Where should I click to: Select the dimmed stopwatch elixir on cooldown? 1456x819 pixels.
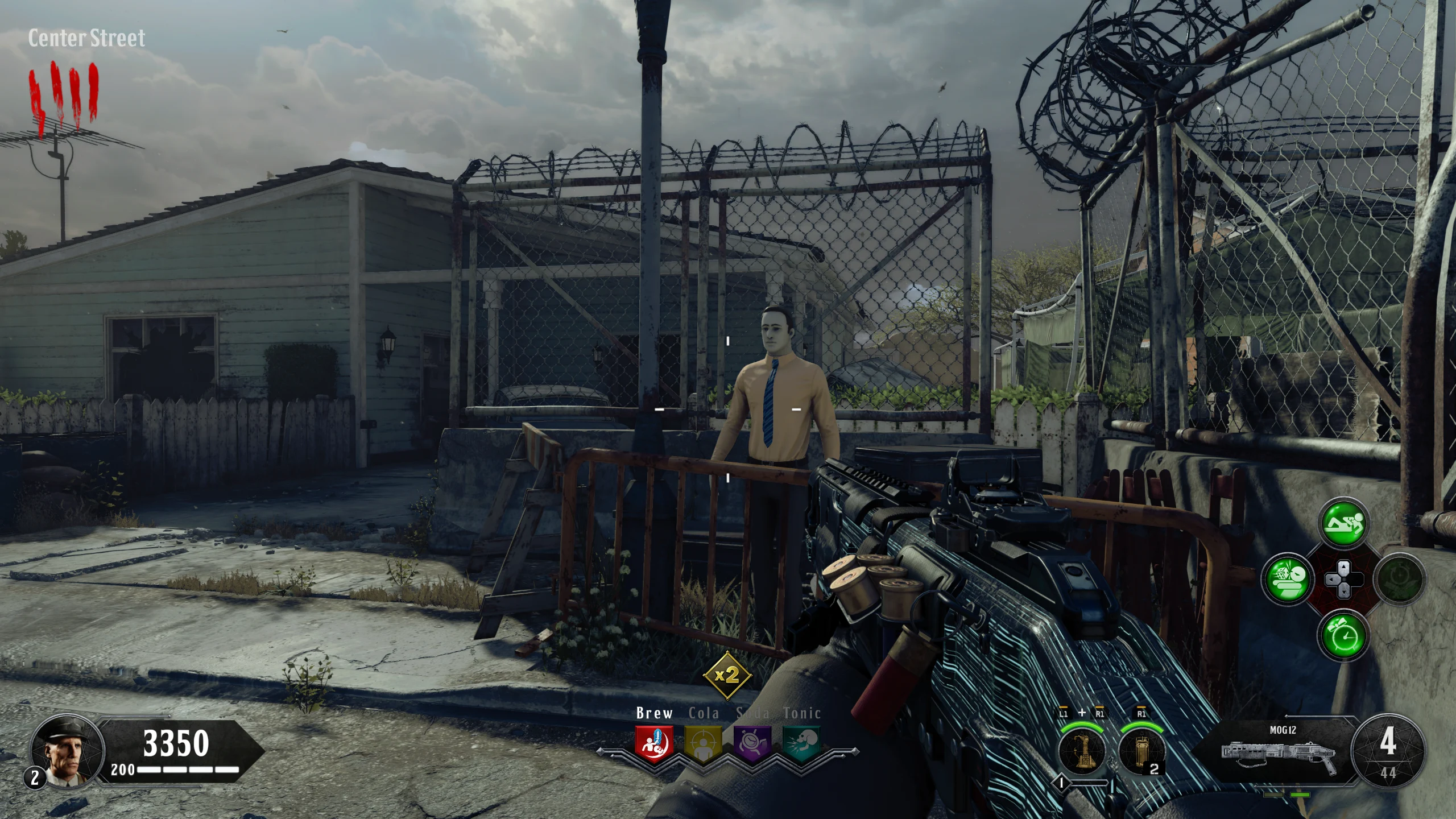pyautogui.click(x=1399, y=579)
